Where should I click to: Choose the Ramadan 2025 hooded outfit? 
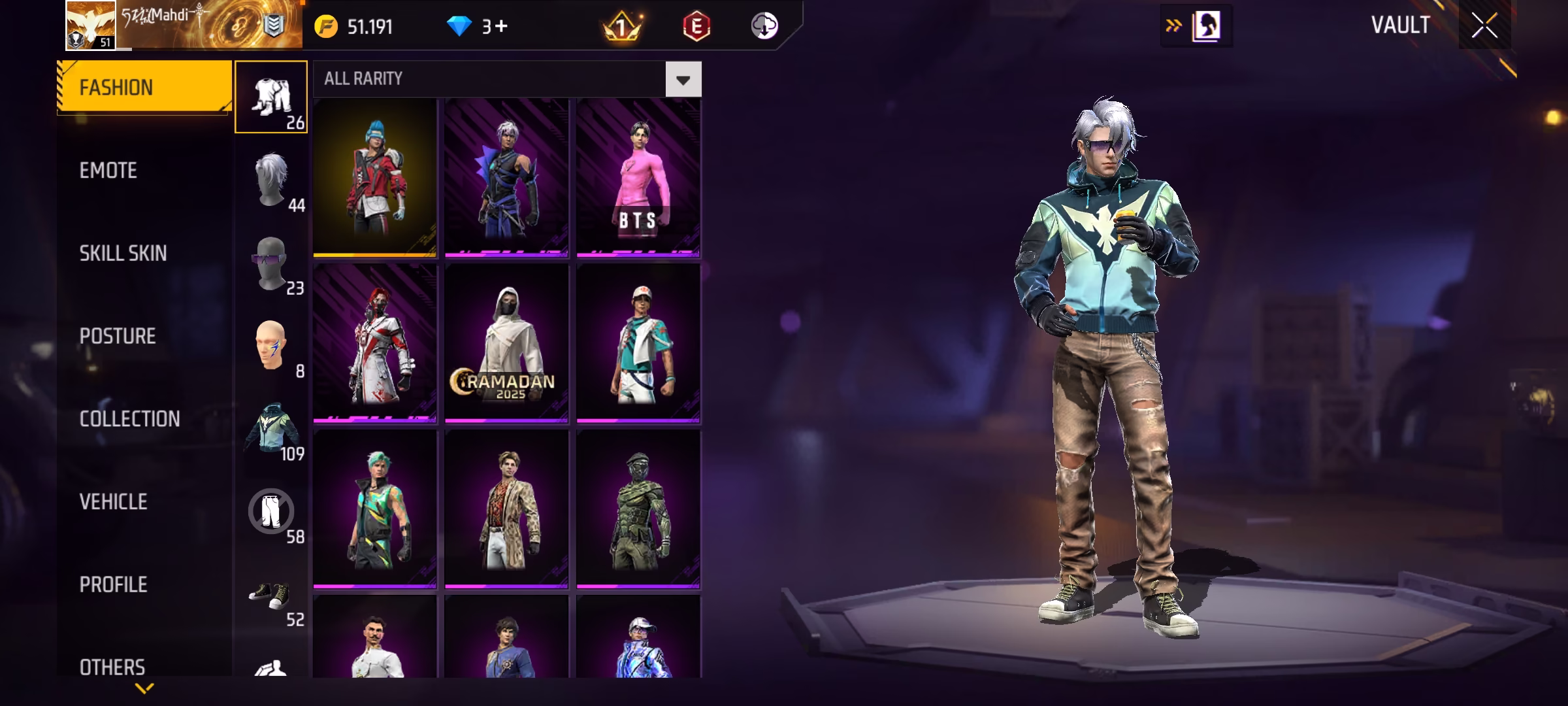pyautogui.click(x=506, y=343)
